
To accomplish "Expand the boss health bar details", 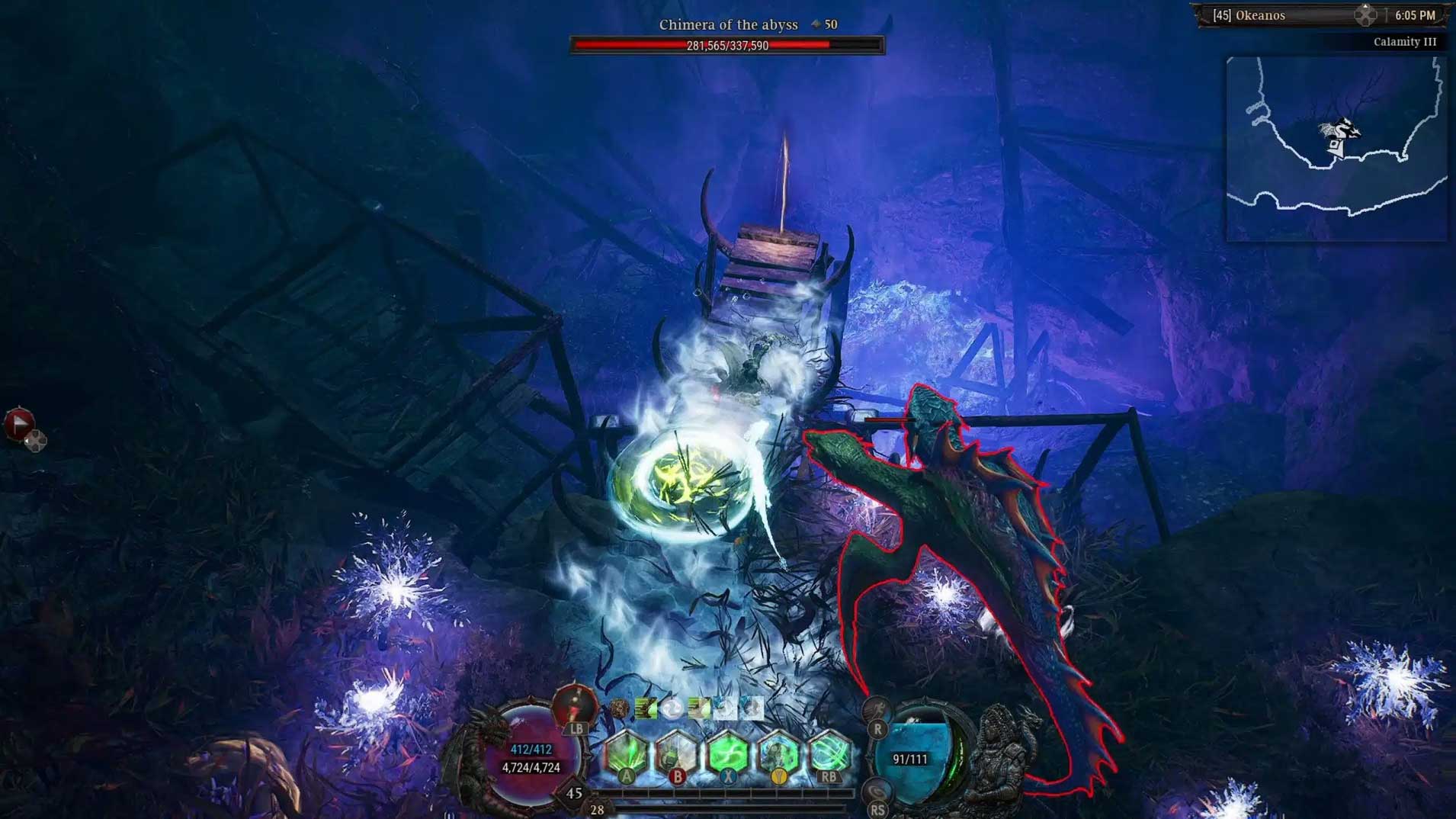I will pos(728,46).
